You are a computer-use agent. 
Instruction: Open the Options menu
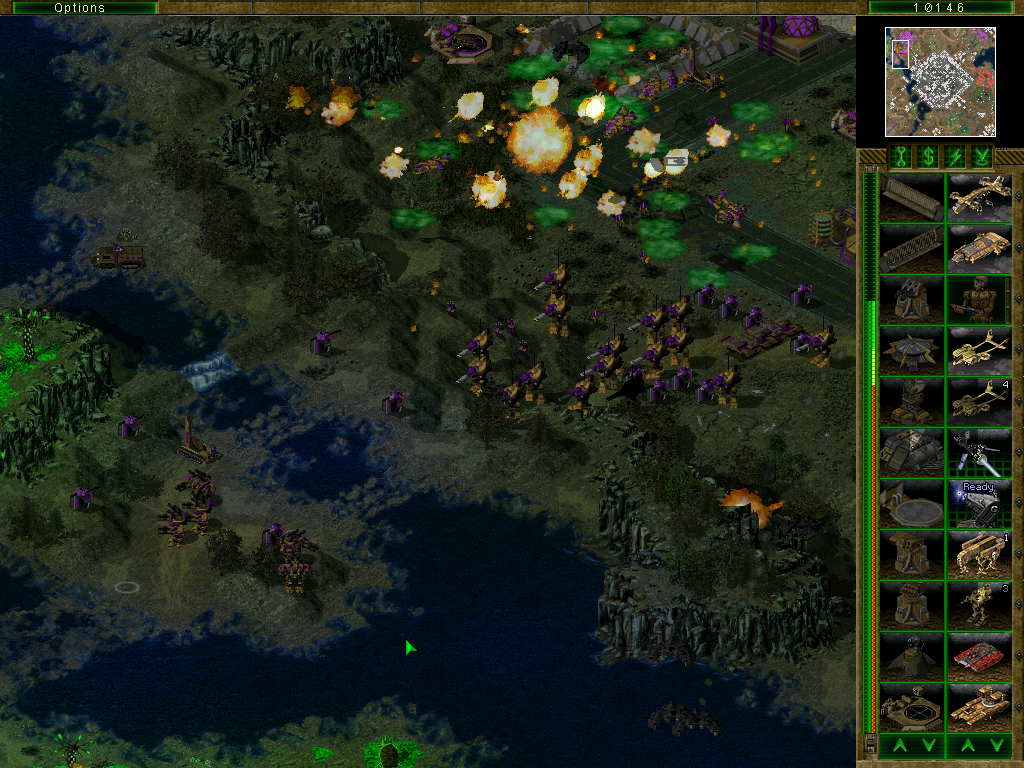pos(79,8)
